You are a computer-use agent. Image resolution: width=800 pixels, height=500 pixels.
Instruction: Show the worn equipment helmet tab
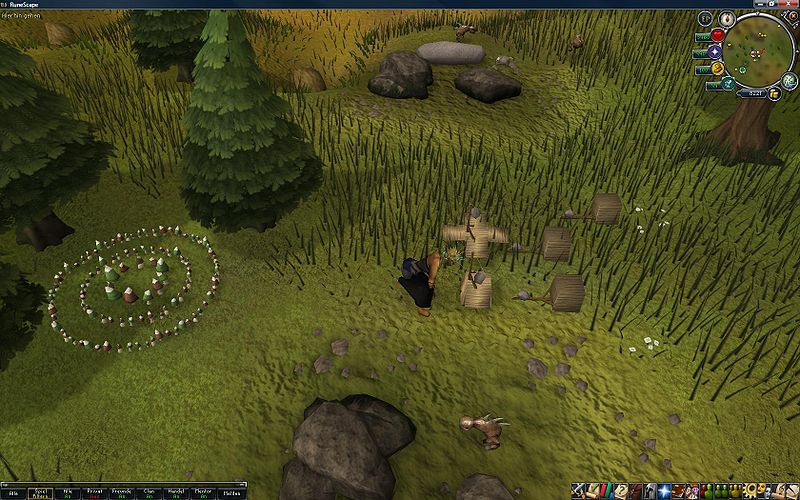(x=650, y=491)
